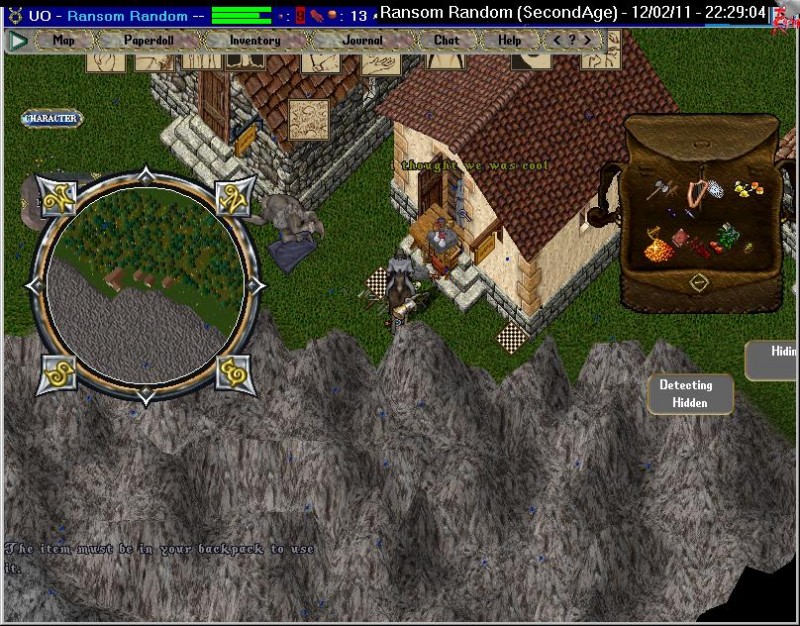Open the Journal
This screenshot has height=626, width=800.
361,41
